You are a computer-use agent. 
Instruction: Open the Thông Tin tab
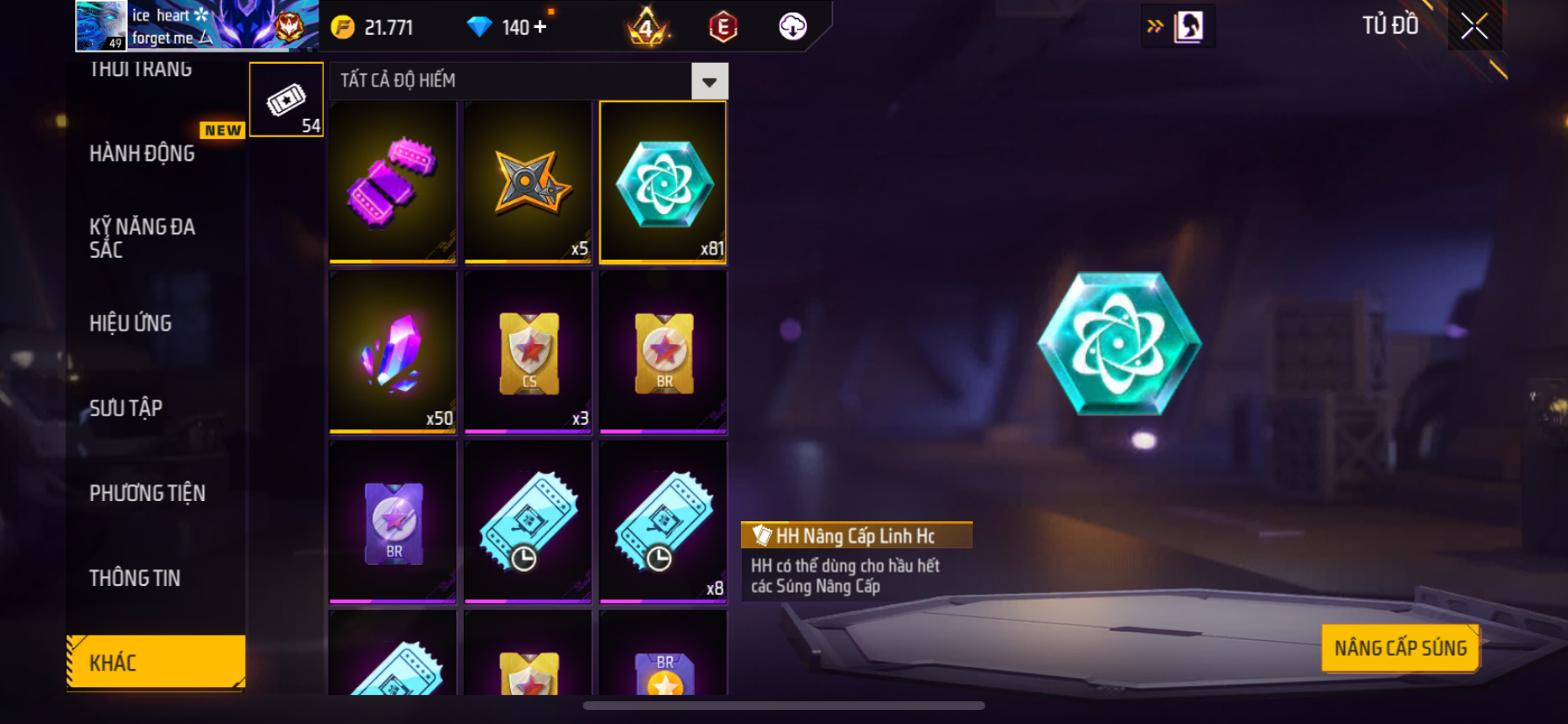(x=135, y=578)
